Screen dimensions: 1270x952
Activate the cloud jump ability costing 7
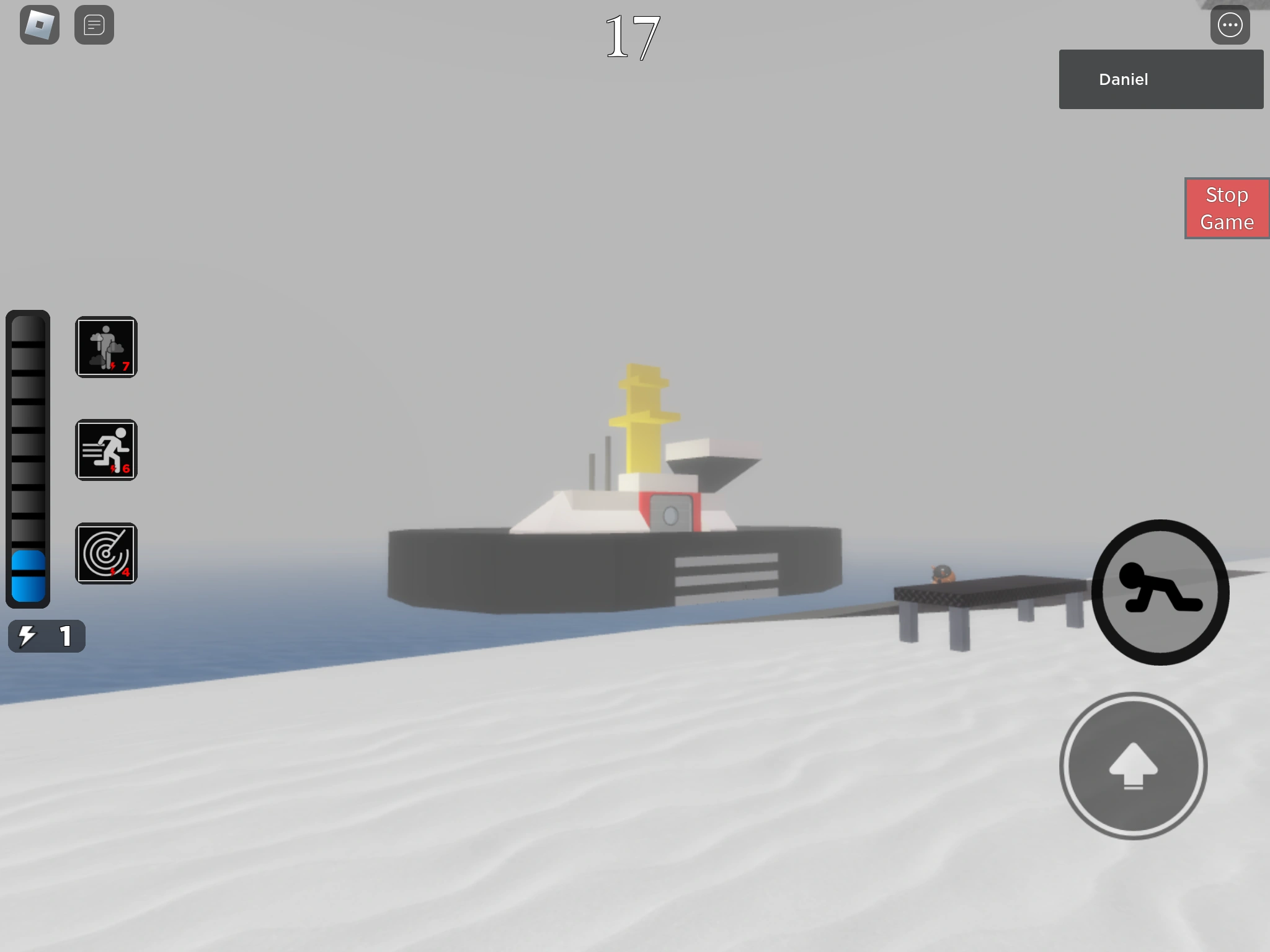pyautogui.click(x=106, y=347)
